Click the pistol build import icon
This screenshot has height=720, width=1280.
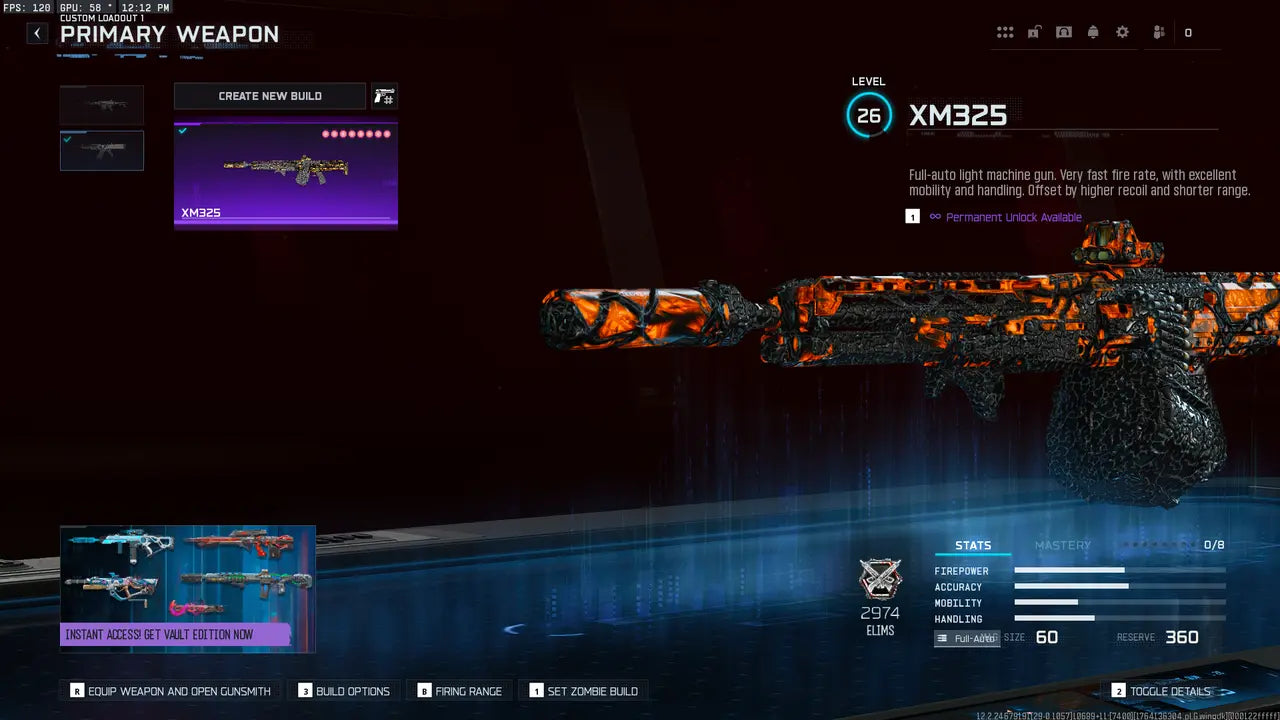coord(385,95)
